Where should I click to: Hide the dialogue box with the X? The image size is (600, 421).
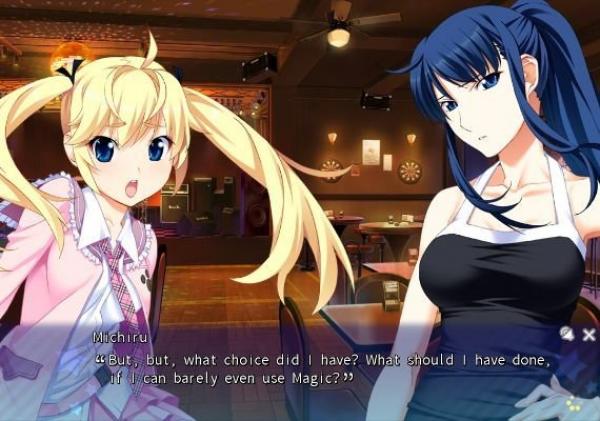click(589, 334)
